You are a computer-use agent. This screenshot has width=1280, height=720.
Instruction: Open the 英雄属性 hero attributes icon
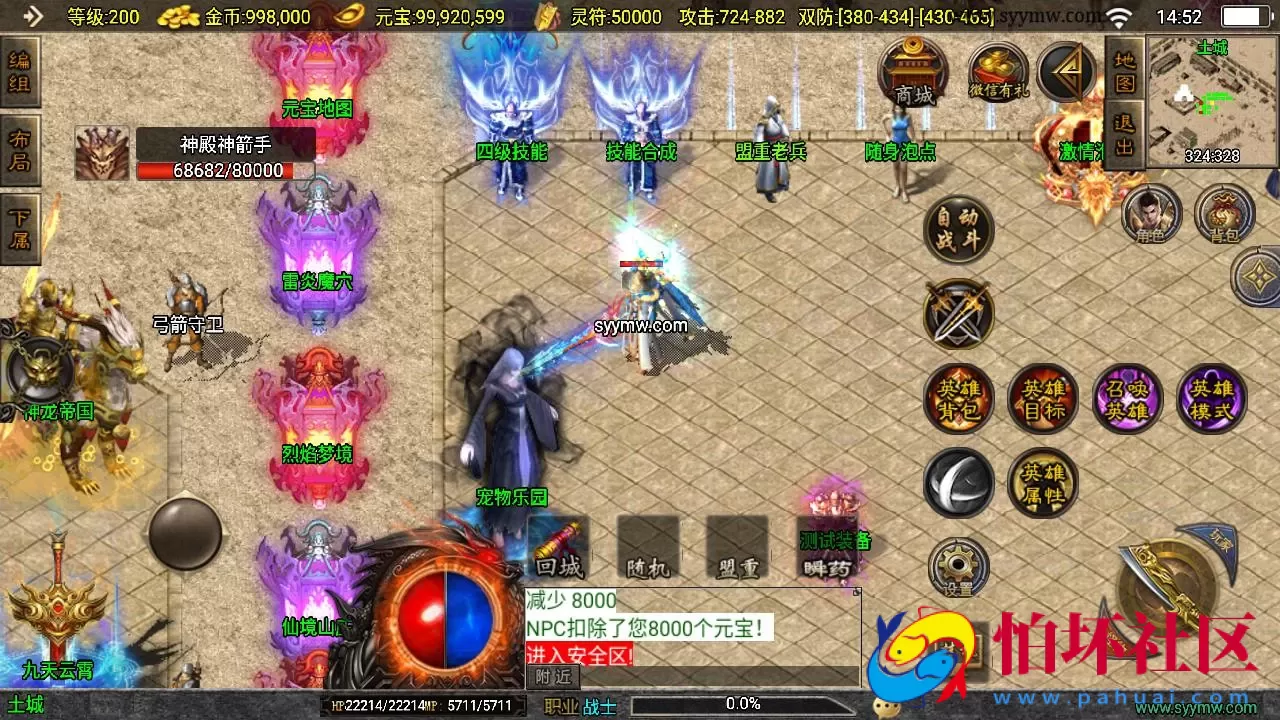click(1042, 482)
